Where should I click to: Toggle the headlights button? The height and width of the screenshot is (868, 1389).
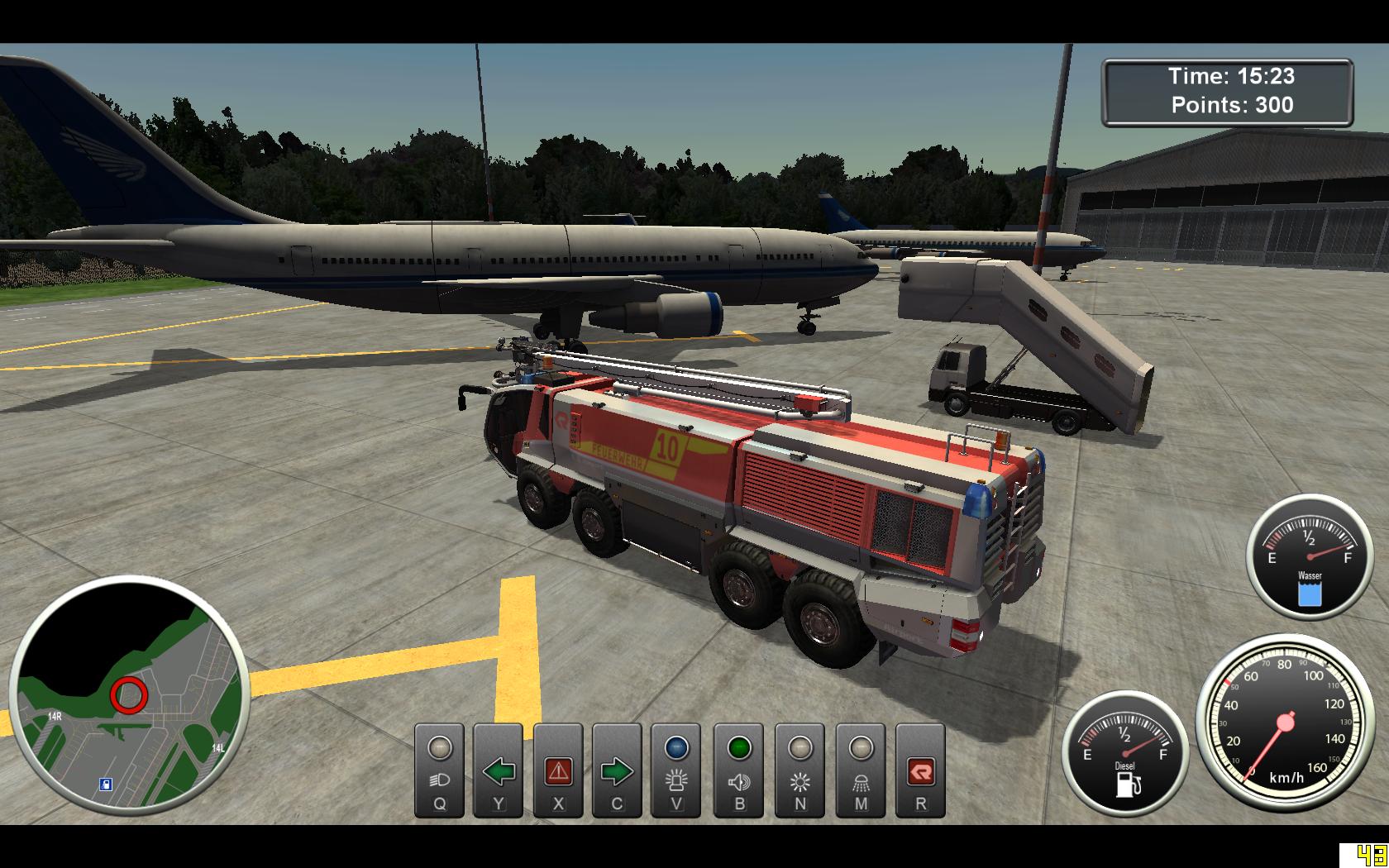(439, 770)
